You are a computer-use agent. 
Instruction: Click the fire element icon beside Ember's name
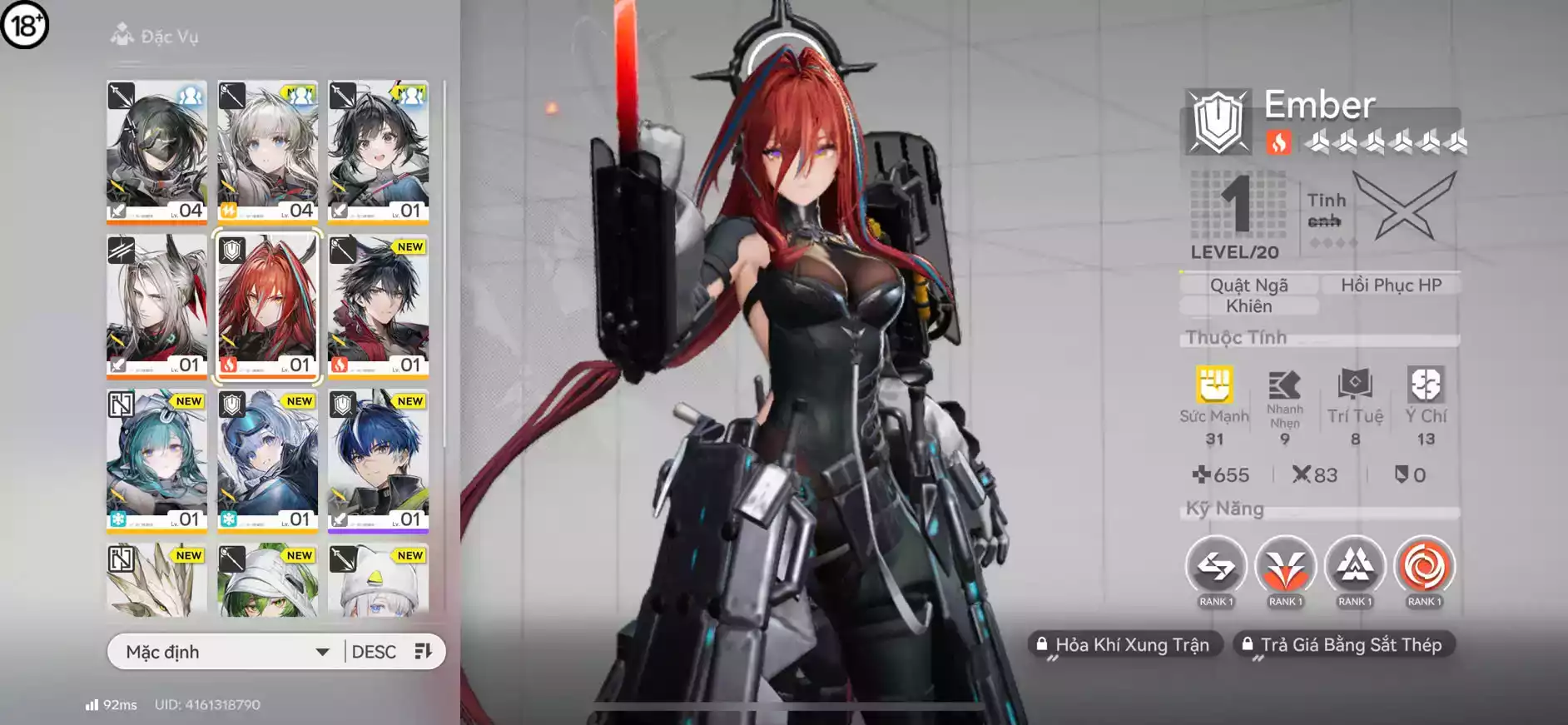[x=1279, y=143]
